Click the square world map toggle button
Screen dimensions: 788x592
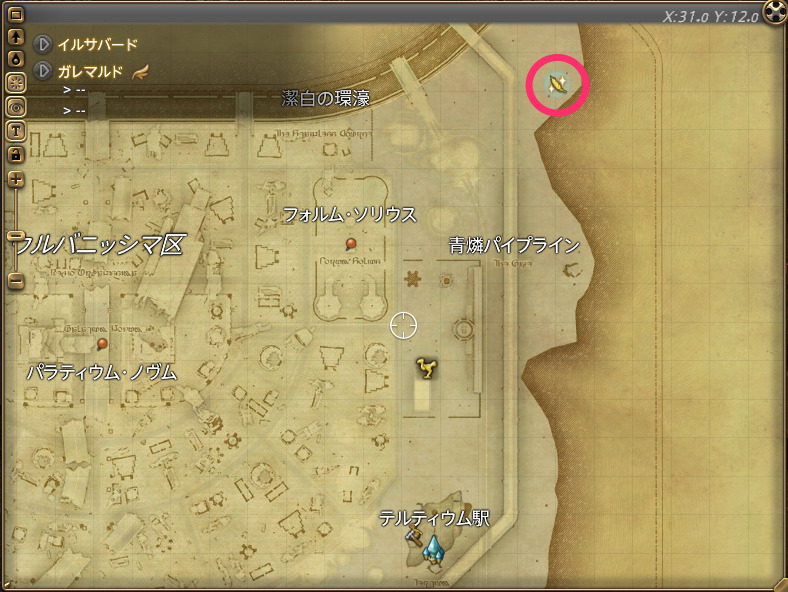[x=15, y=16]
